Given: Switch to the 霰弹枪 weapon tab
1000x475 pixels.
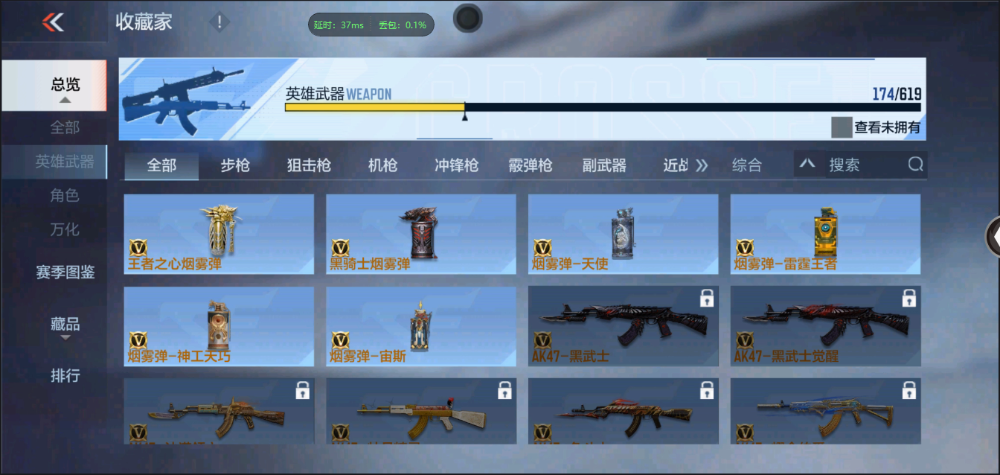Looking at the screenshot, I should pos(530,165).
